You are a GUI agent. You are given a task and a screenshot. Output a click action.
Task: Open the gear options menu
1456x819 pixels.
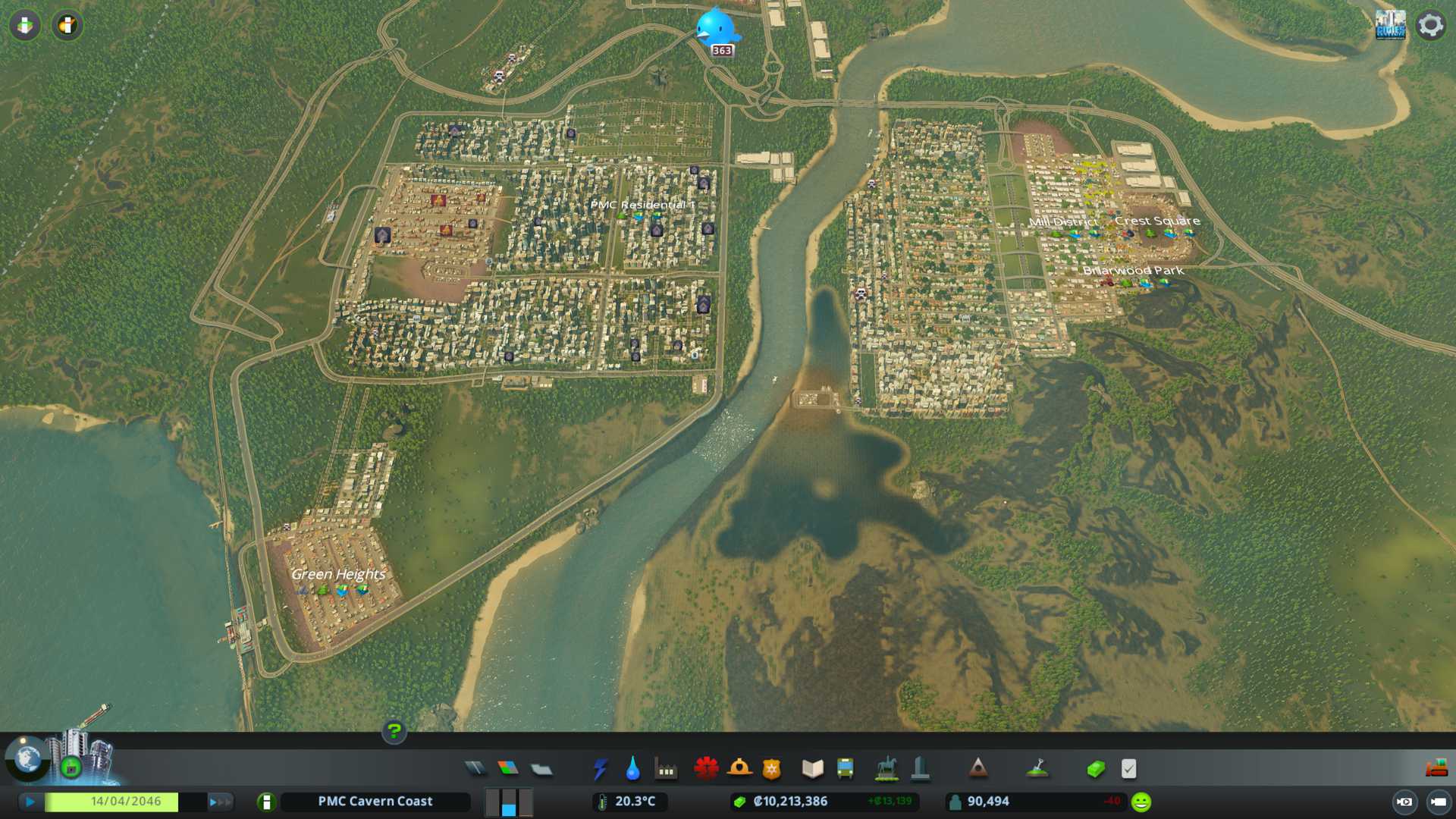(1430, 26)
